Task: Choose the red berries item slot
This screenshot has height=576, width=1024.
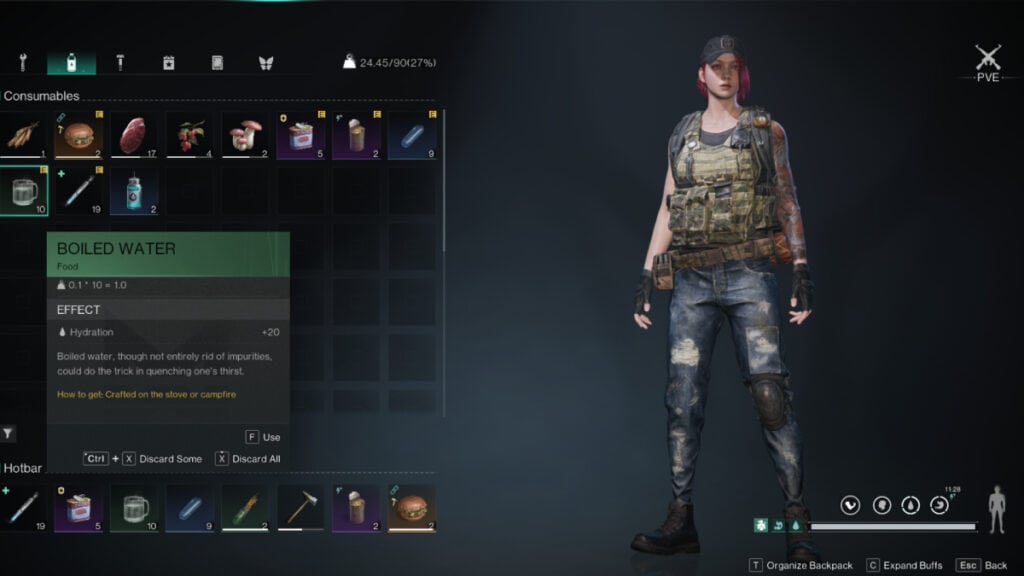Action: 189,135
